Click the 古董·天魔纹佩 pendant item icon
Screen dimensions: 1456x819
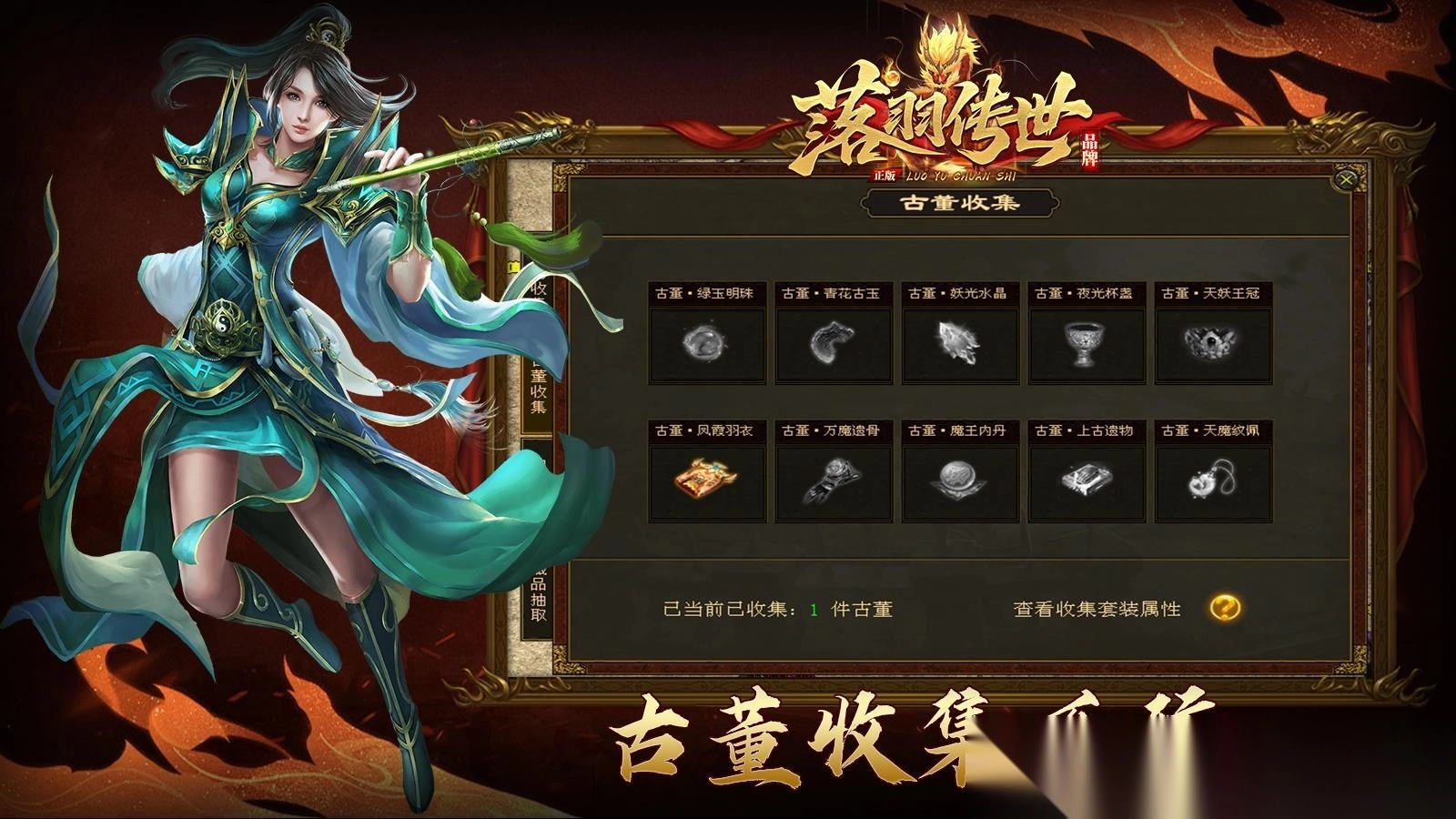point(1210,482)
